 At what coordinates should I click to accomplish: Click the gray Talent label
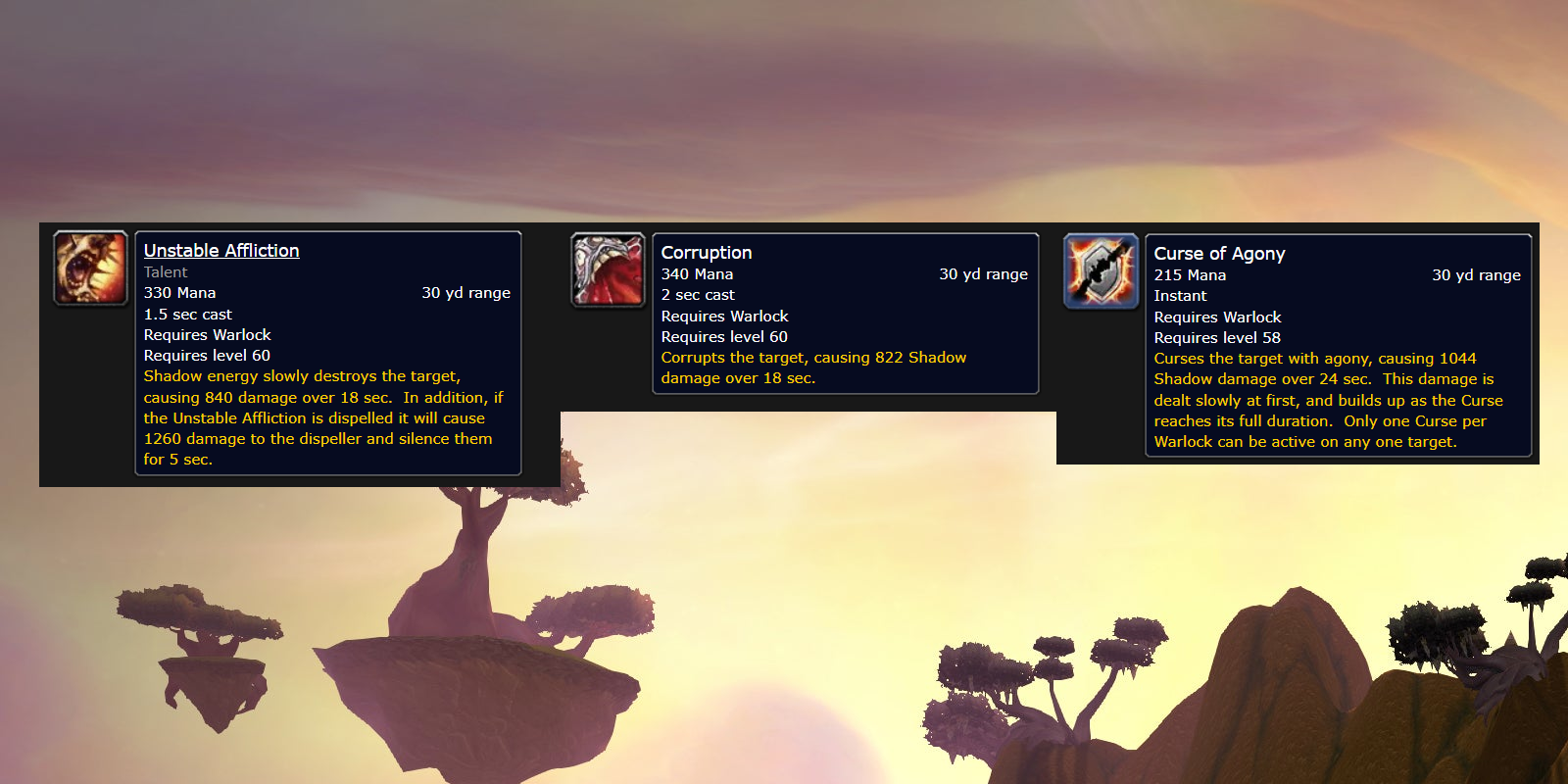click(x=164, y=271)
